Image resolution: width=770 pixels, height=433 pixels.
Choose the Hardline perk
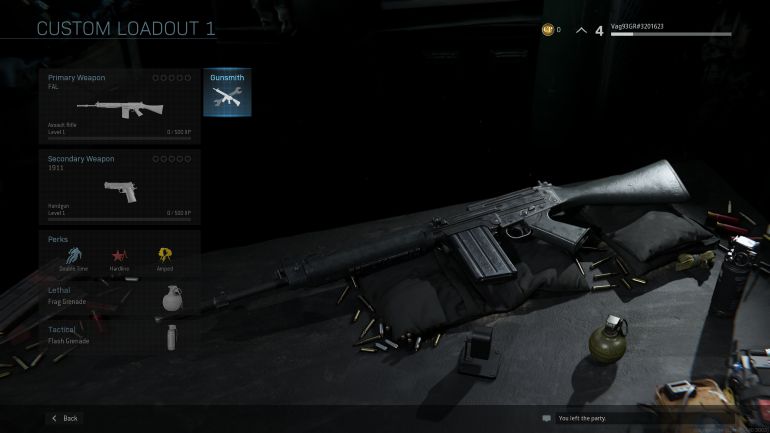[119, 257]
